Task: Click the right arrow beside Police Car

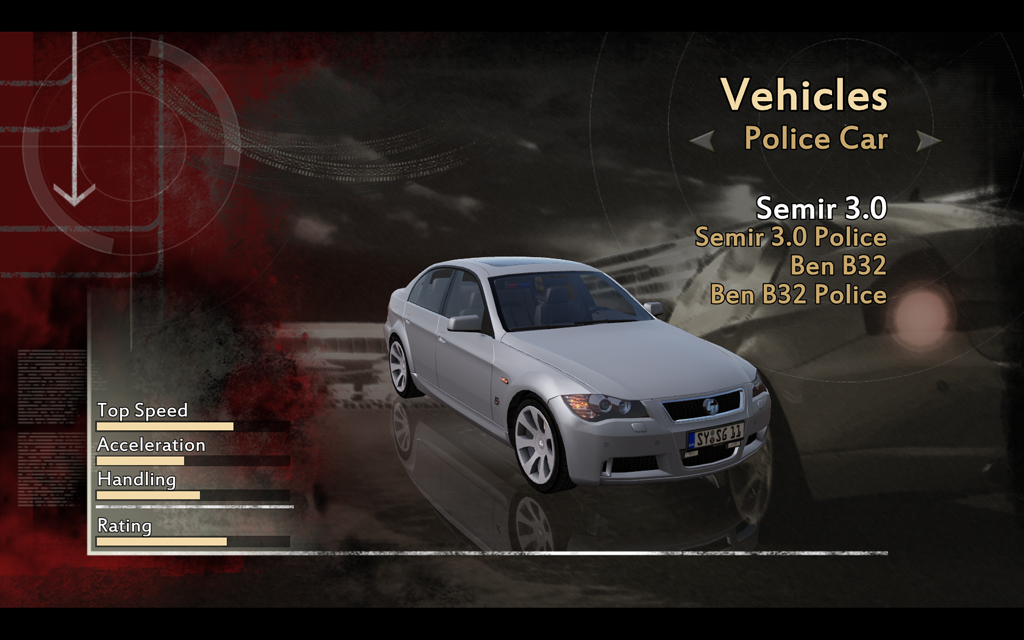Action: [928, 140]
